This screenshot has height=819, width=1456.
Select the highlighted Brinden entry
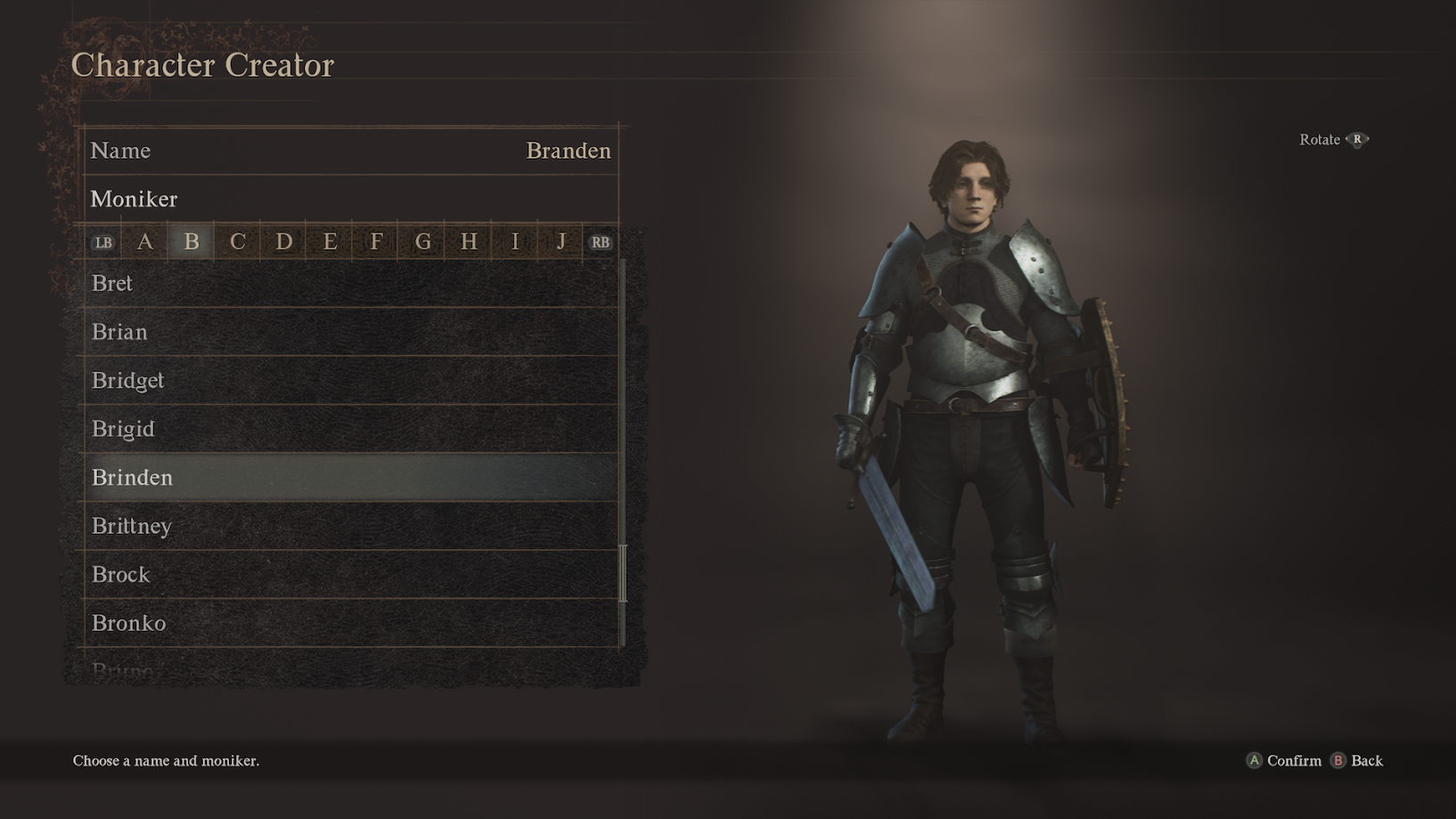(350, 478)
